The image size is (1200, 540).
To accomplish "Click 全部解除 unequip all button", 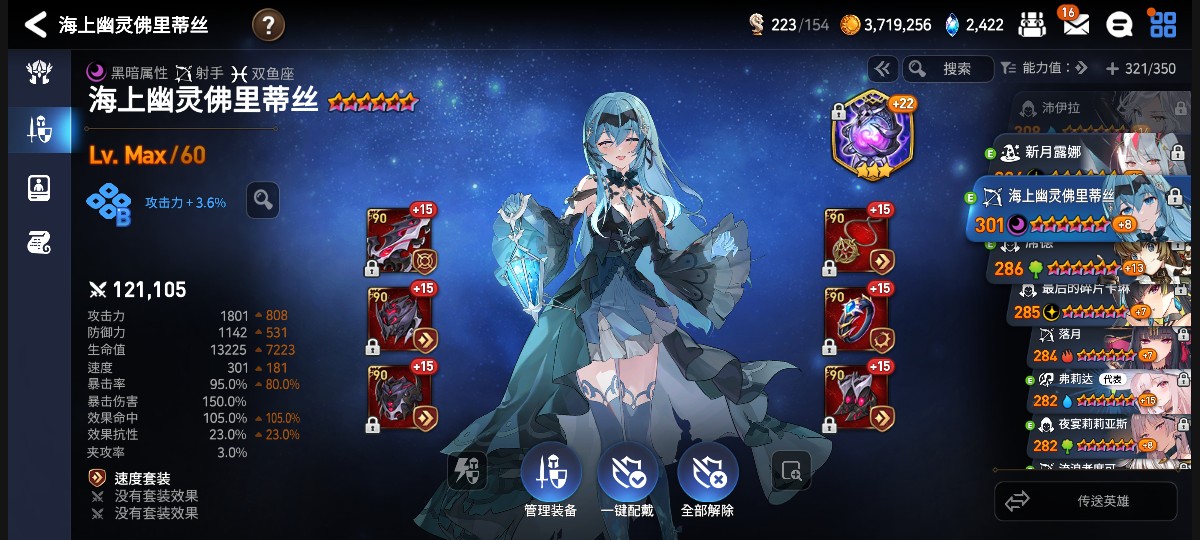I will pos(707,480).
